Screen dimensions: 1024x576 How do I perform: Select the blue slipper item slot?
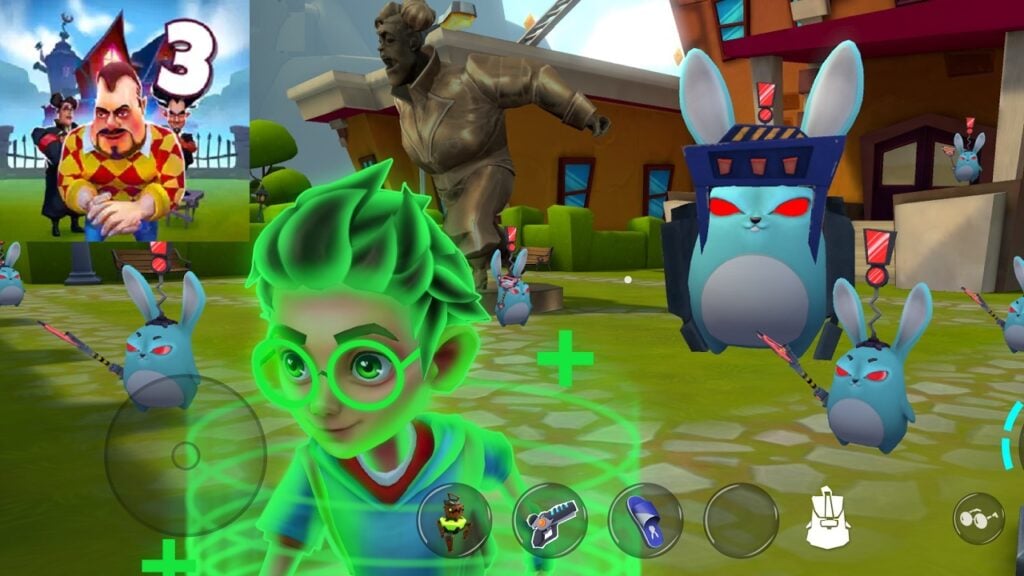pyautogui.click(x=645, y=520)
